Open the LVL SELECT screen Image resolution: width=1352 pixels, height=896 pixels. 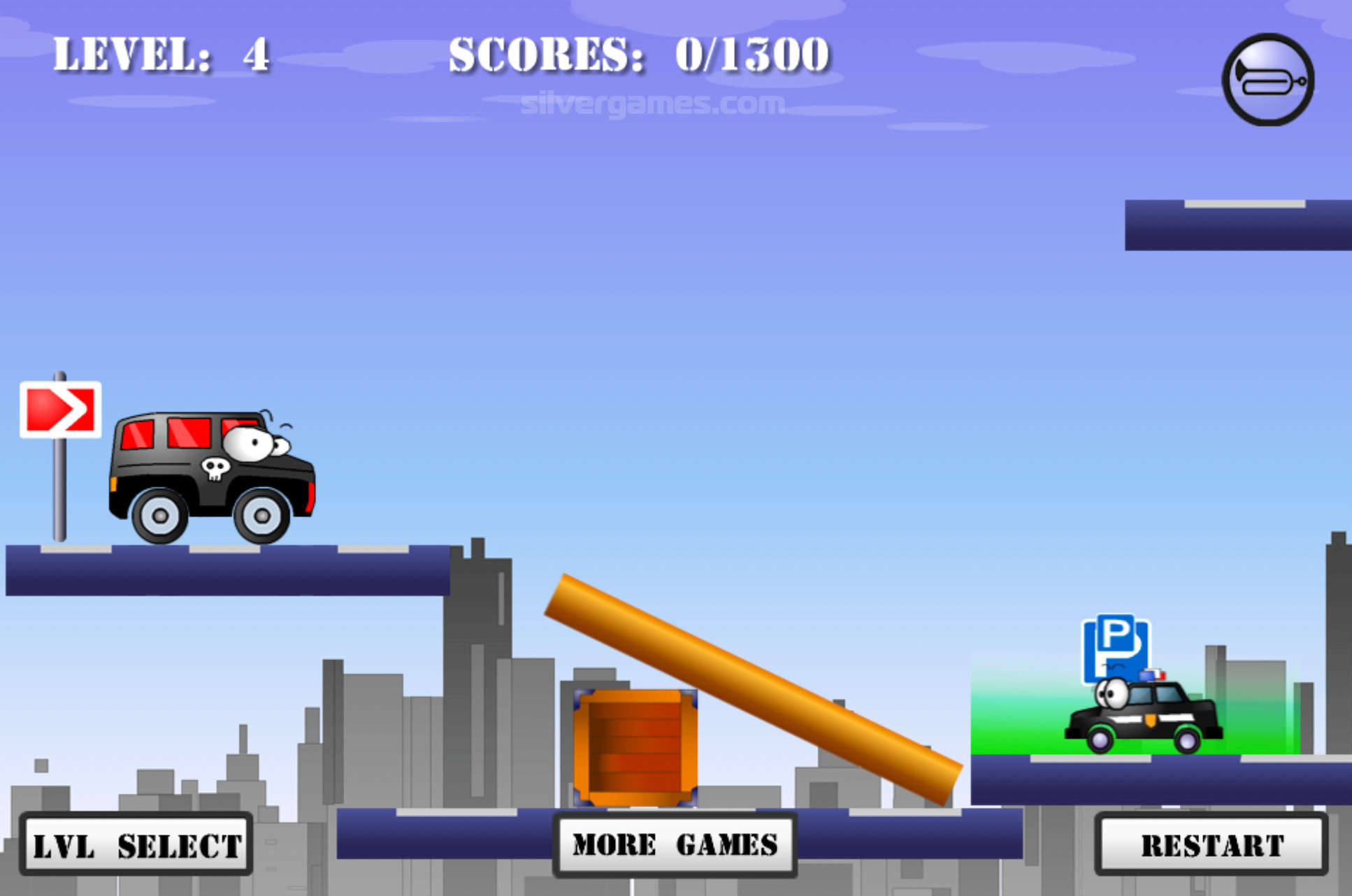pos(136,844)
